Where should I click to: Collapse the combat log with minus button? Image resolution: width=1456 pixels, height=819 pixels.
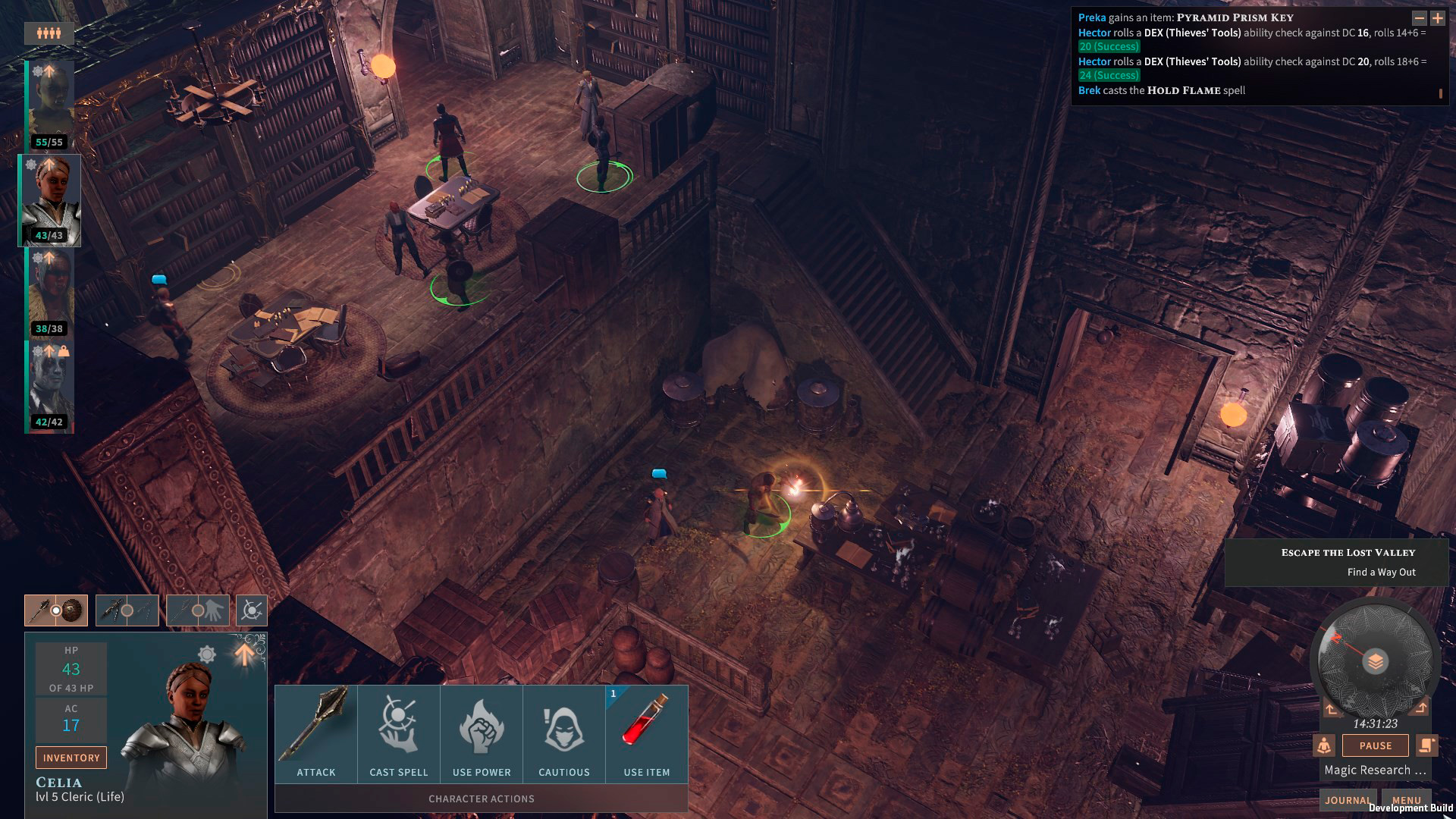pos(1419,18)
